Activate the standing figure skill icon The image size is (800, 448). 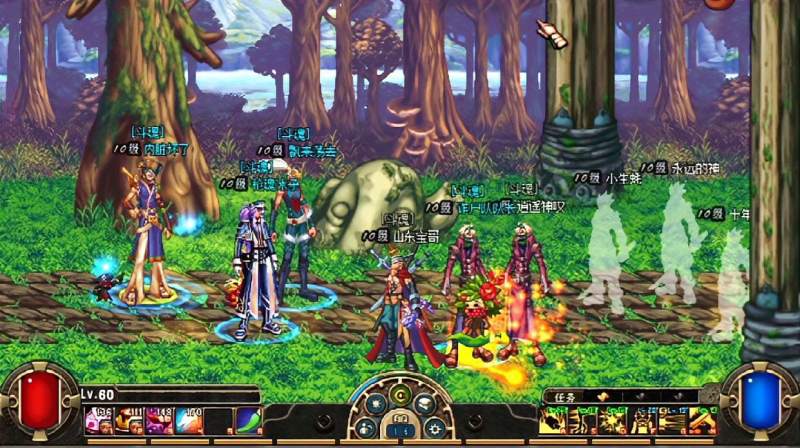643,420
